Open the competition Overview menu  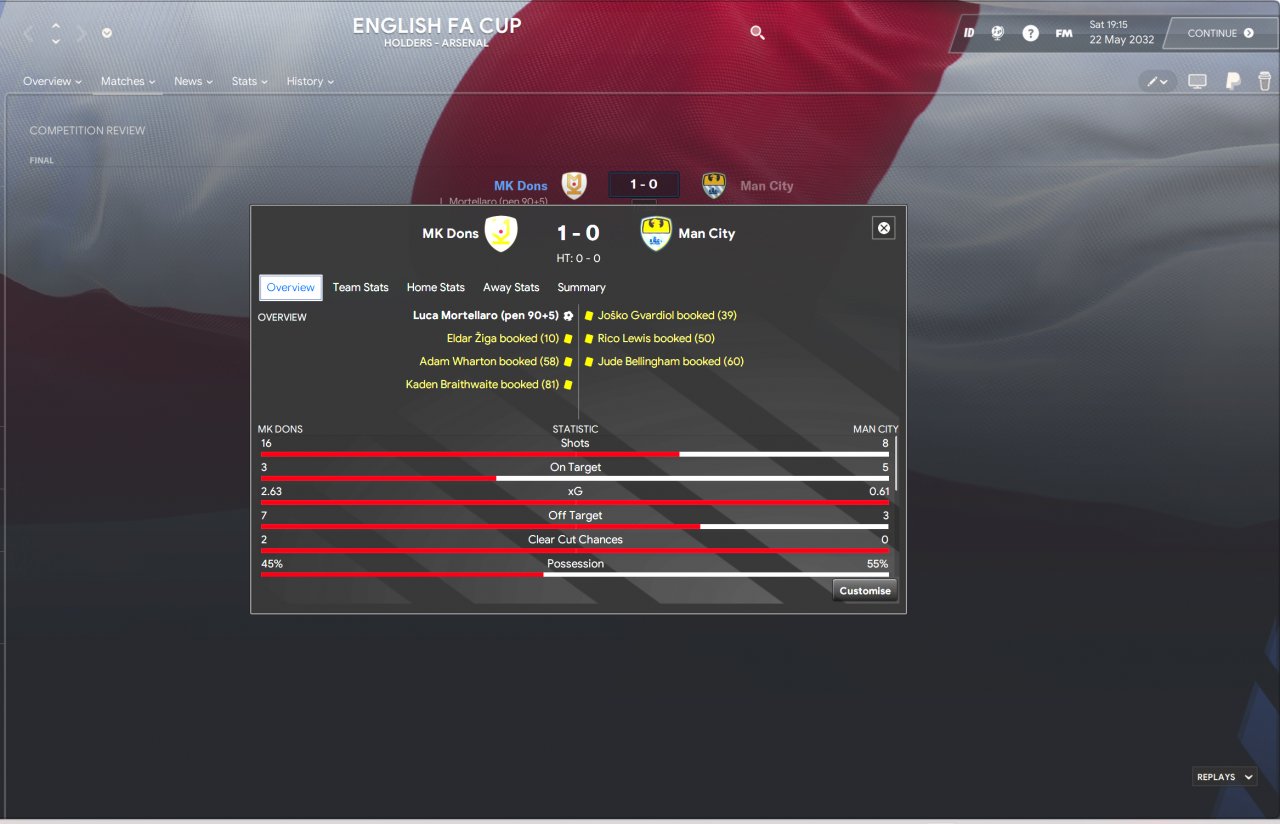point(53,81)
